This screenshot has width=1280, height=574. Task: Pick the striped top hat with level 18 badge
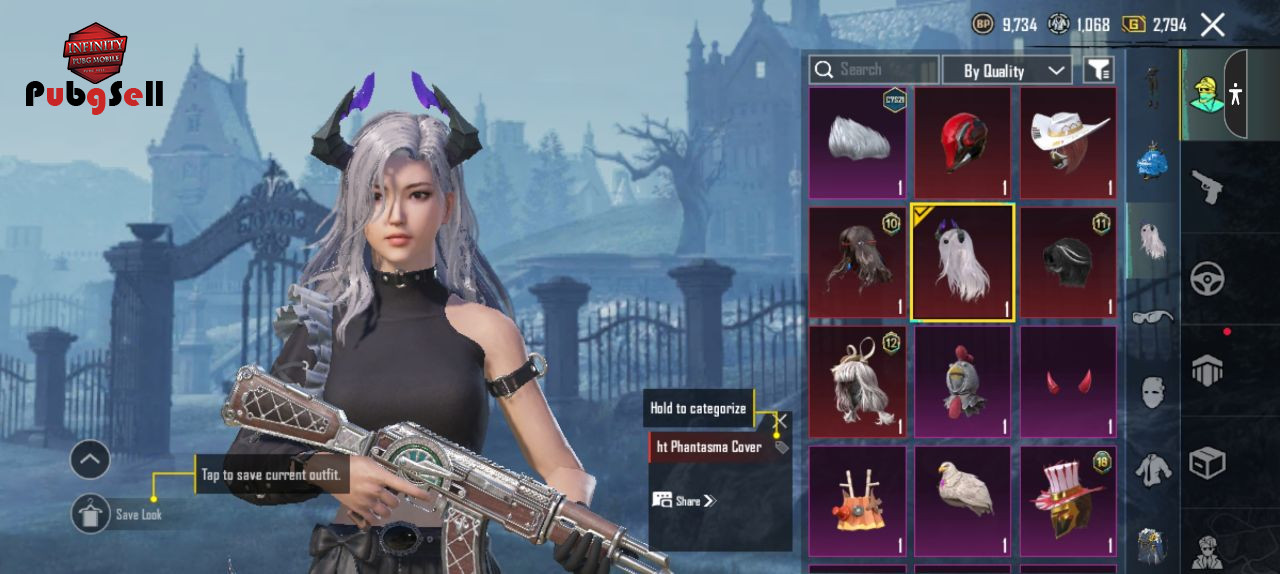click(x=1068, y=500)
